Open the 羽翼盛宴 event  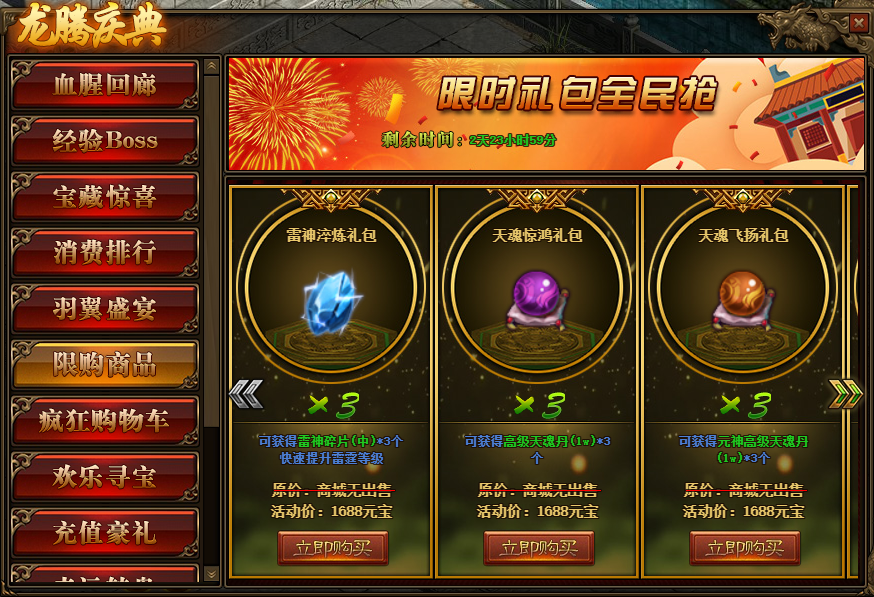pyautogui.click(x=105, y=308)
